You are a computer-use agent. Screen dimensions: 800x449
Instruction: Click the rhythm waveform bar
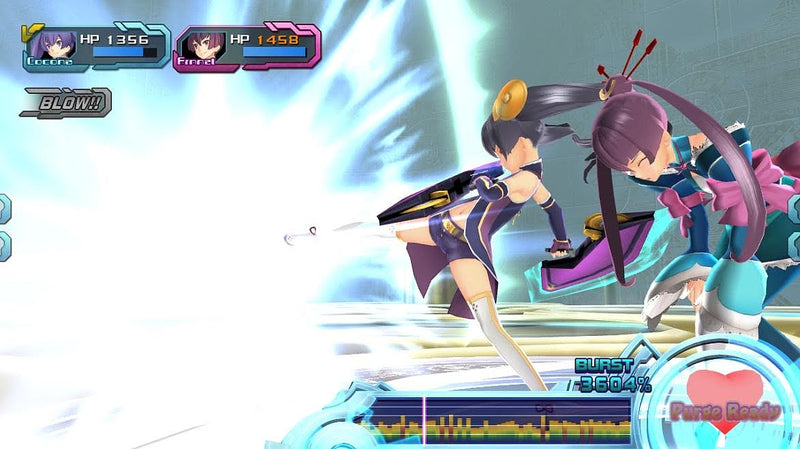493,418
